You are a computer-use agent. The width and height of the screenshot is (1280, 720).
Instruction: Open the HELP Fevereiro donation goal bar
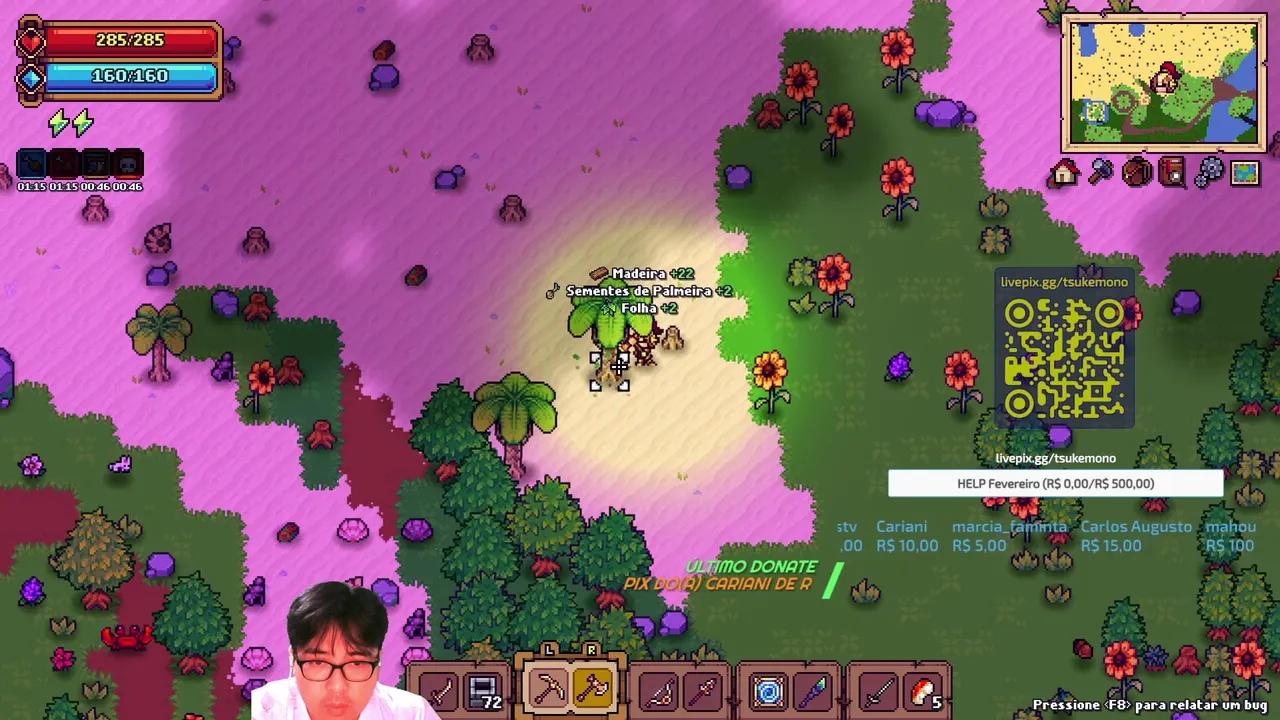pyautogui.click(x=1055, y=483)
